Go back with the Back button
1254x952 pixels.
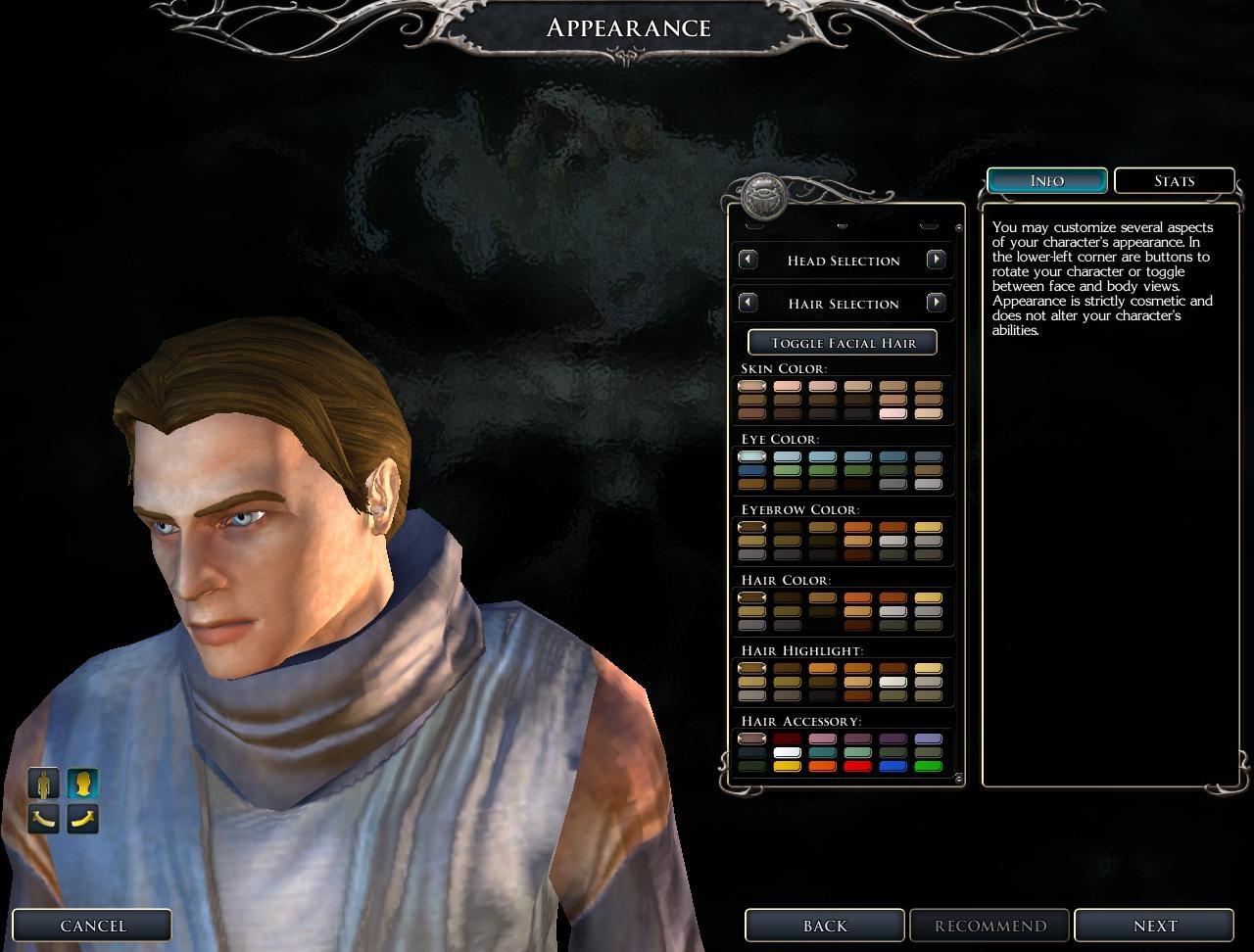(x=824, y=926)
